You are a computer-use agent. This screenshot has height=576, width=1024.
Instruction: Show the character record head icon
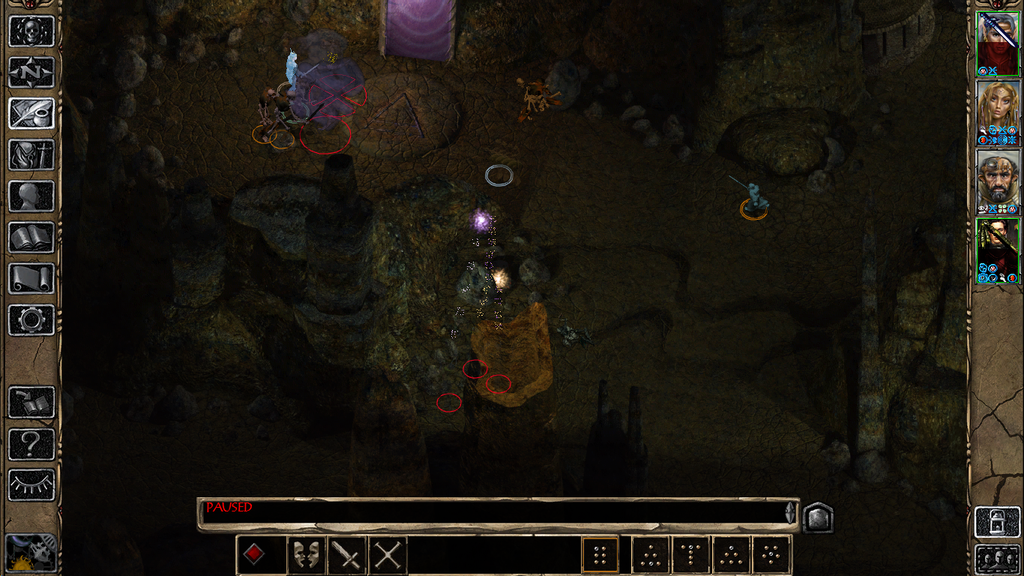31,196
